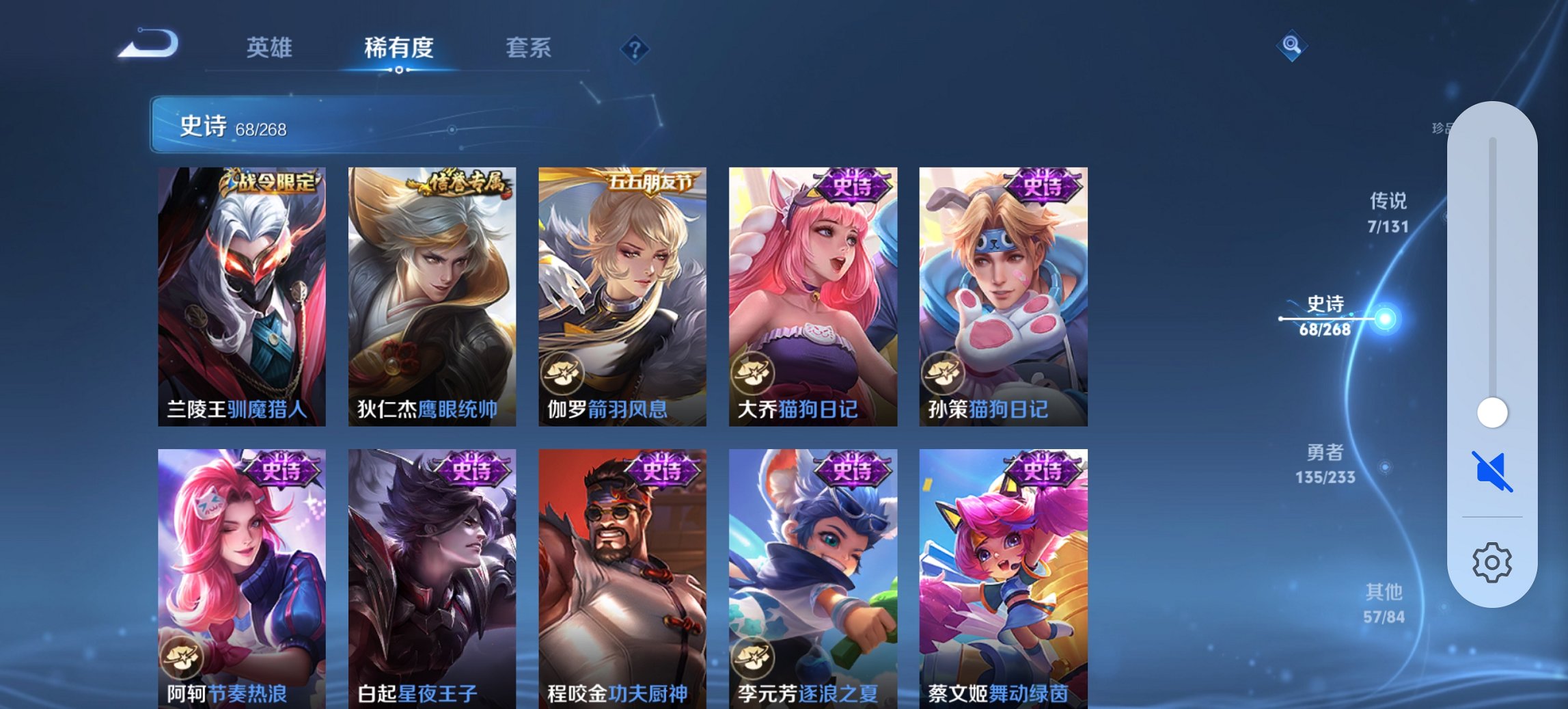Image resolution: width=1568 pixels, height=709 pixels.
Task: Tap the fragment icon on 阿轲节奏热浪 card
Action: coord(181,658)
